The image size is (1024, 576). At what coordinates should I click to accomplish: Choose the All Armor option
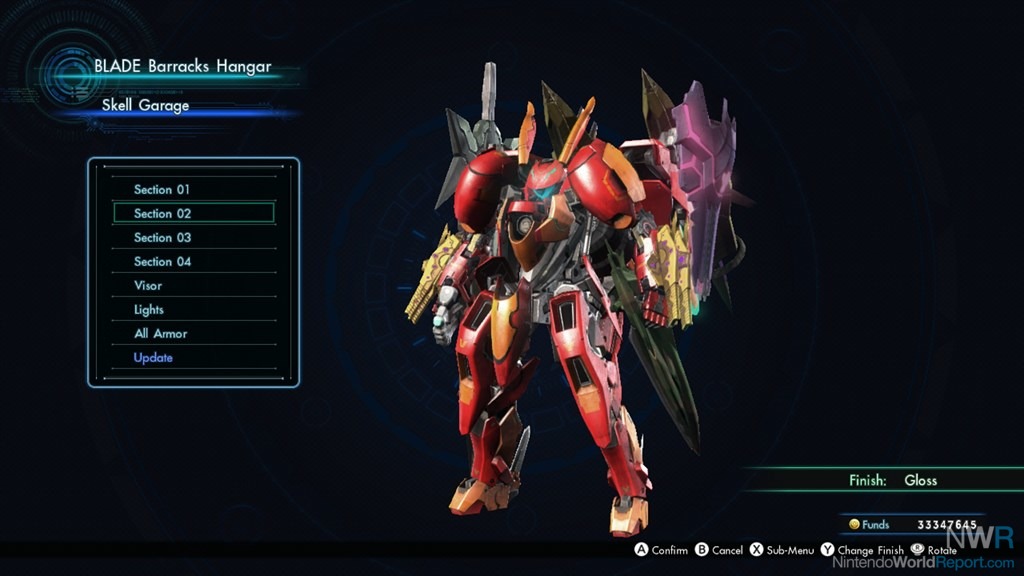(160, 333)
